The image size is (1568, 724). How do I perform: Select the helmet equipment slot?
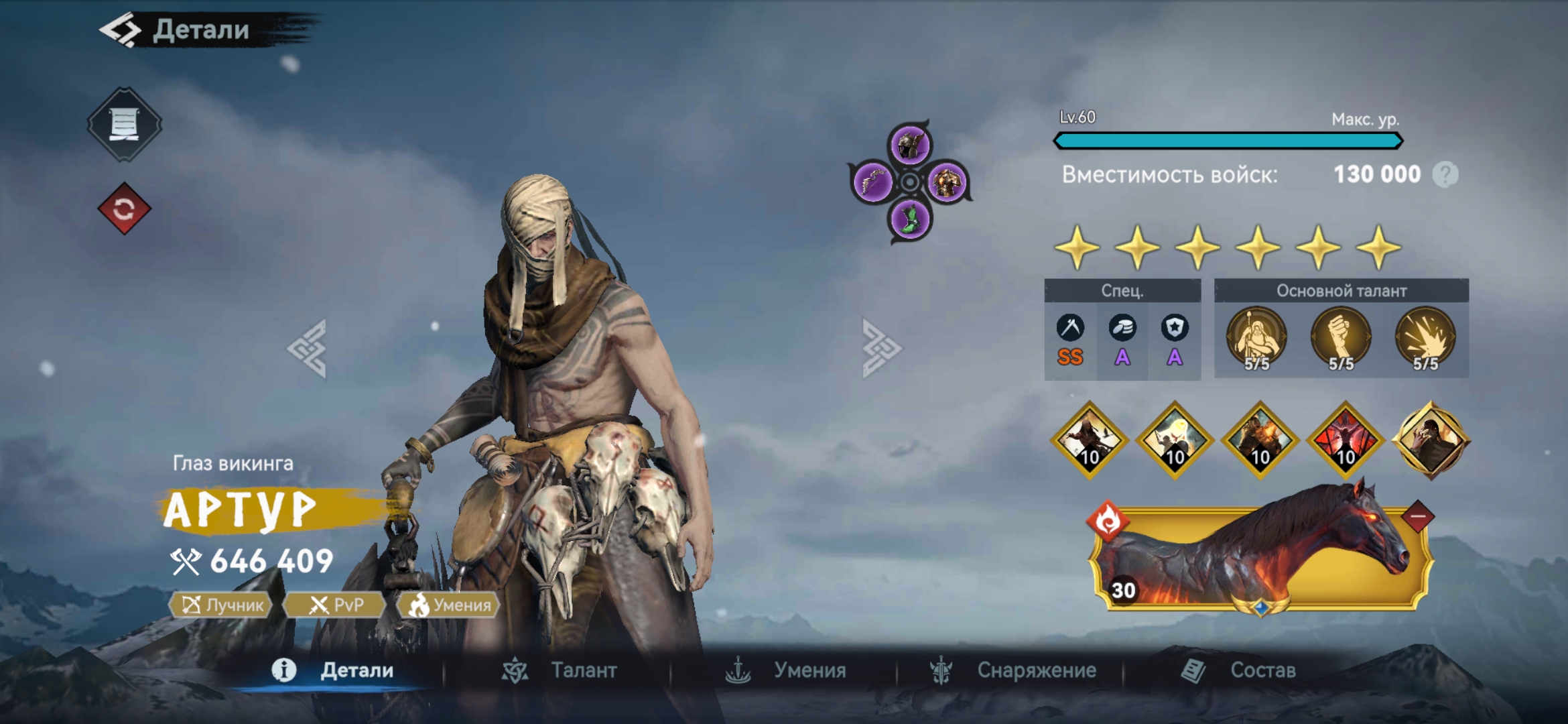click(910, 145)
